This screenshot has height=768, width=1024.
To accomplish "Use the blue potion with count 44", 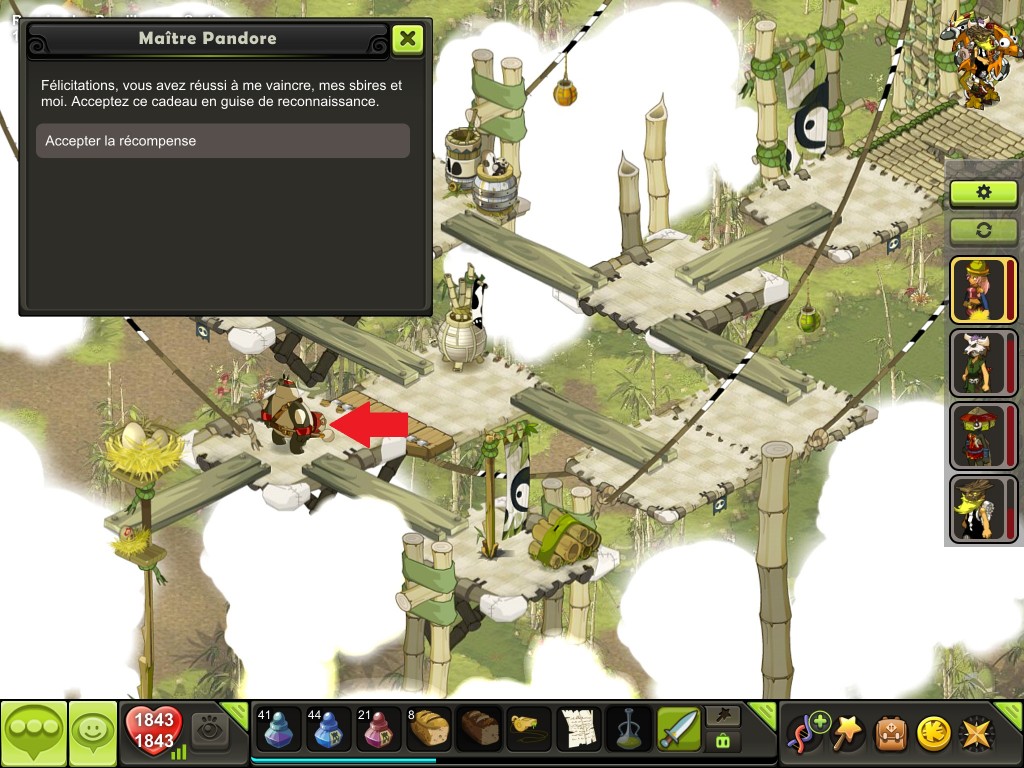I will pos(328,729).
